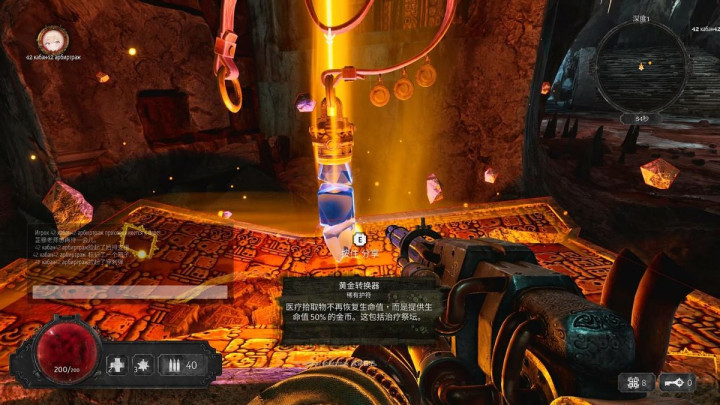720x405 pixels.
Task: Select the key counter icon
Action: 673,382
